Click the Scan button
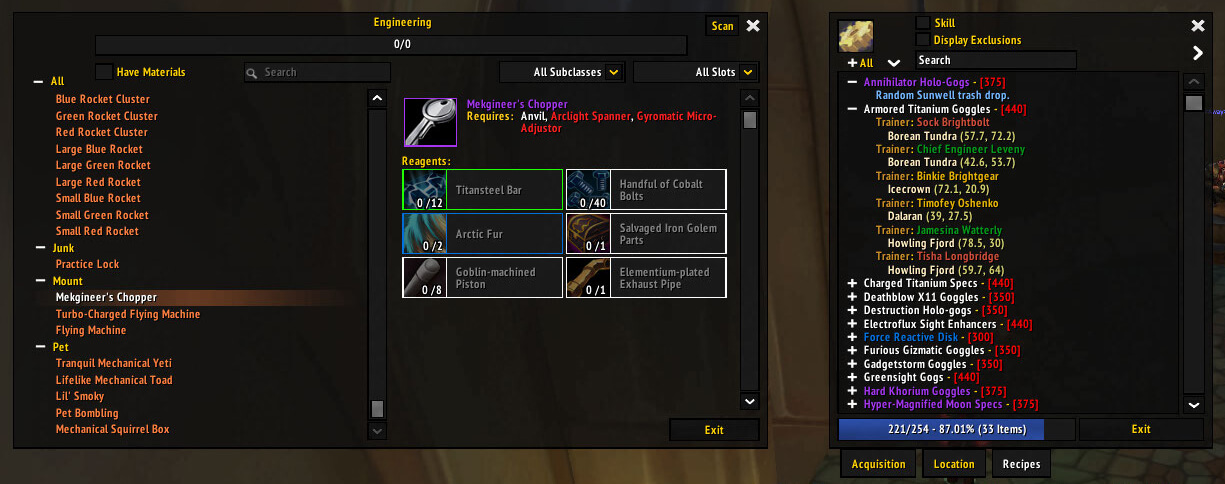Image resolution: width=1225 pixels, height=484 pixels. (722, 27)
